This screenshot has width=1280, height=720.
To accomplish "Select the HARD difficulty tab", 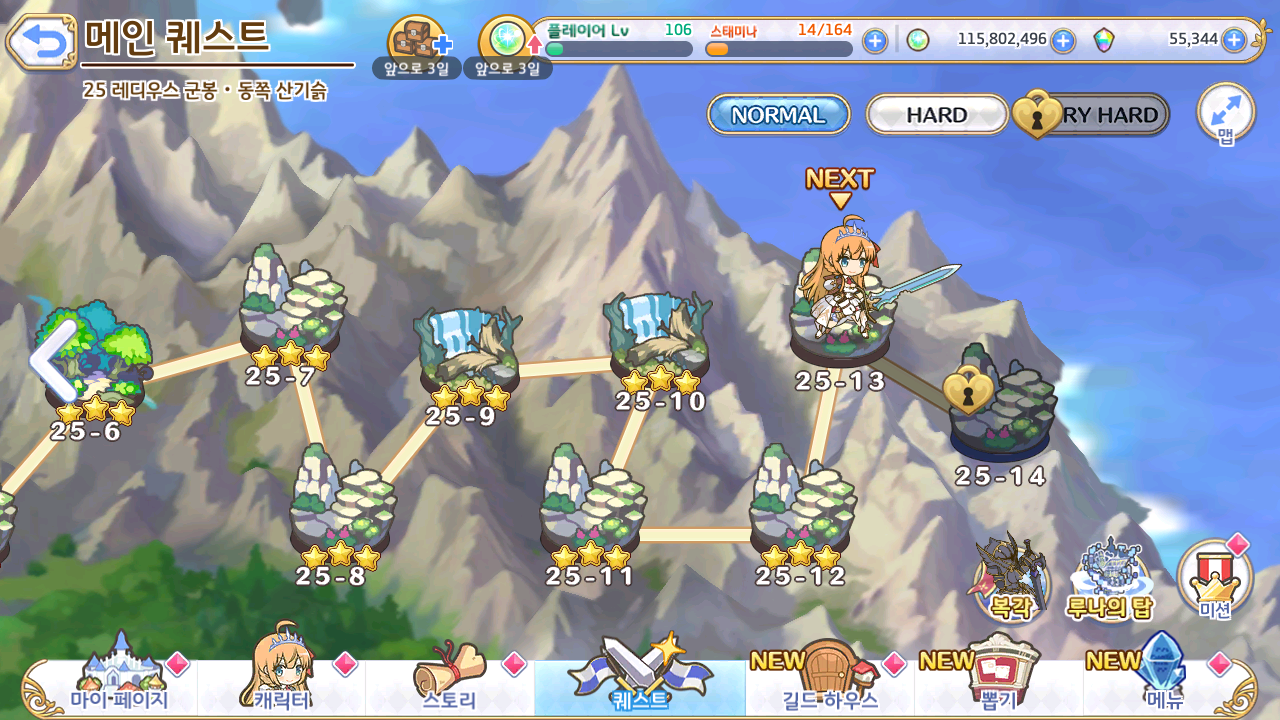I will coord(936,115).
